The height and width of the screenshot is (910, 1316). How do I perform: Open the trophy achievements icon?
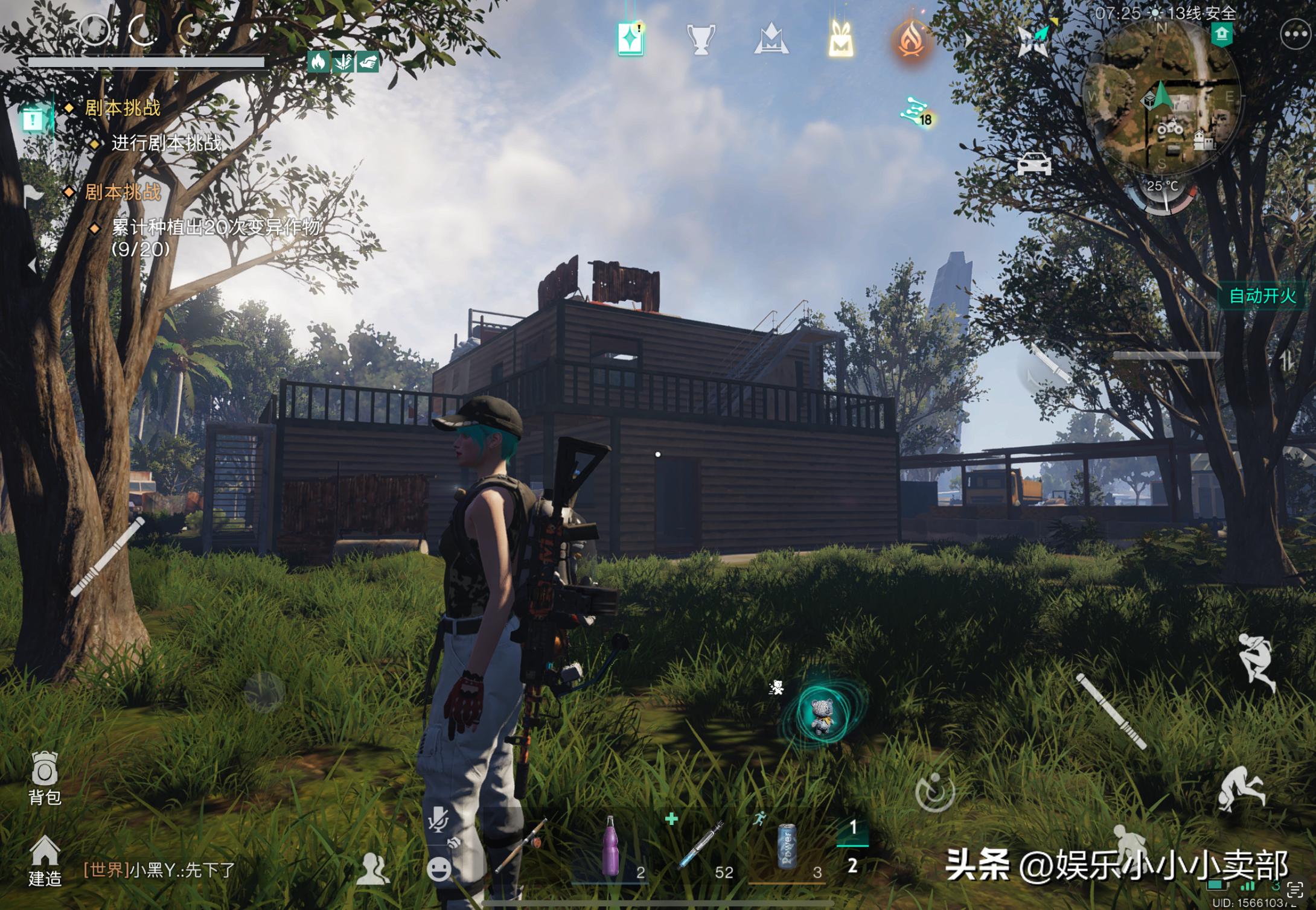tap(701, 40)
